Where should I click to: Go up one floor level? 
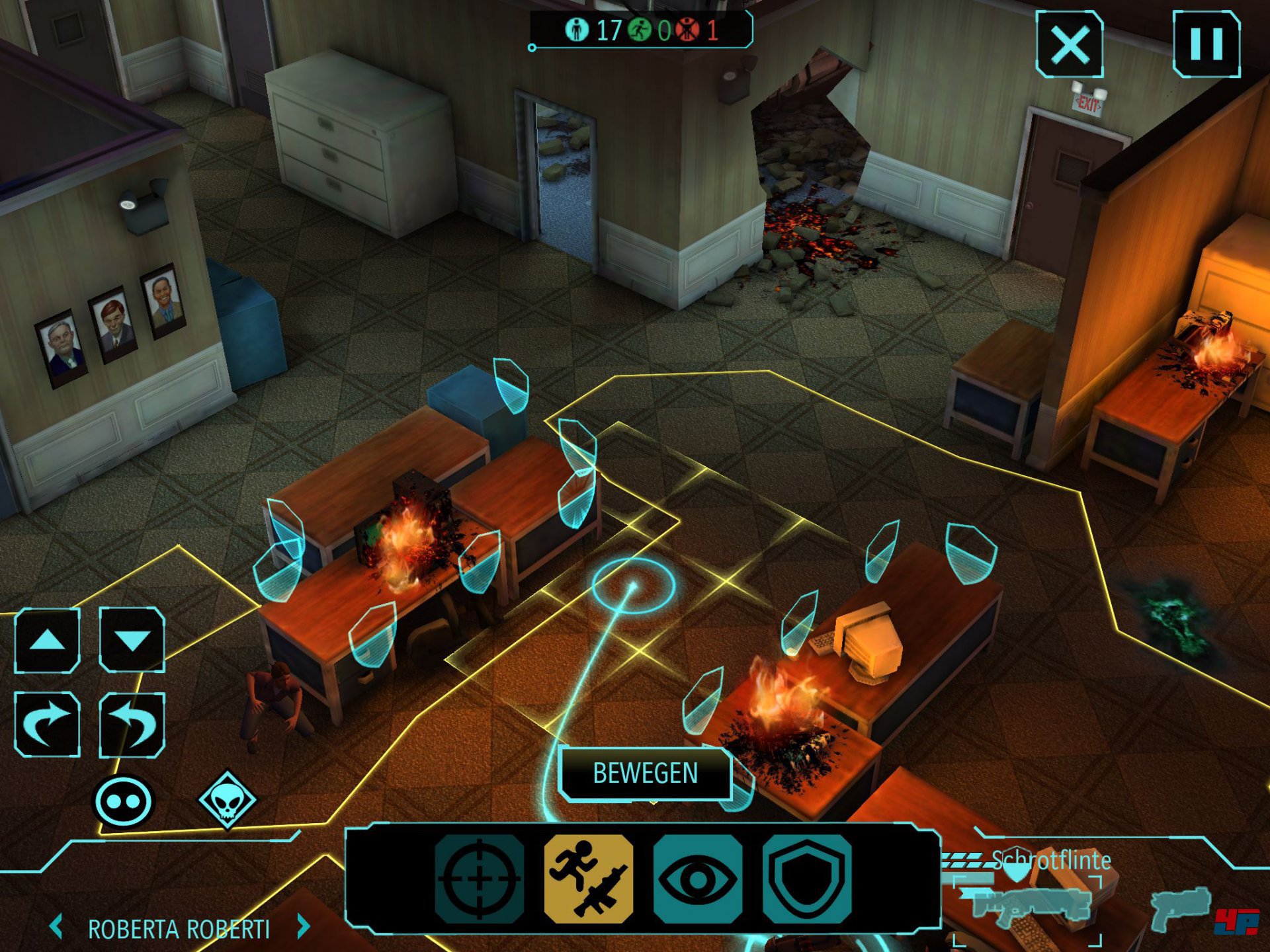[x=48, y=640]
